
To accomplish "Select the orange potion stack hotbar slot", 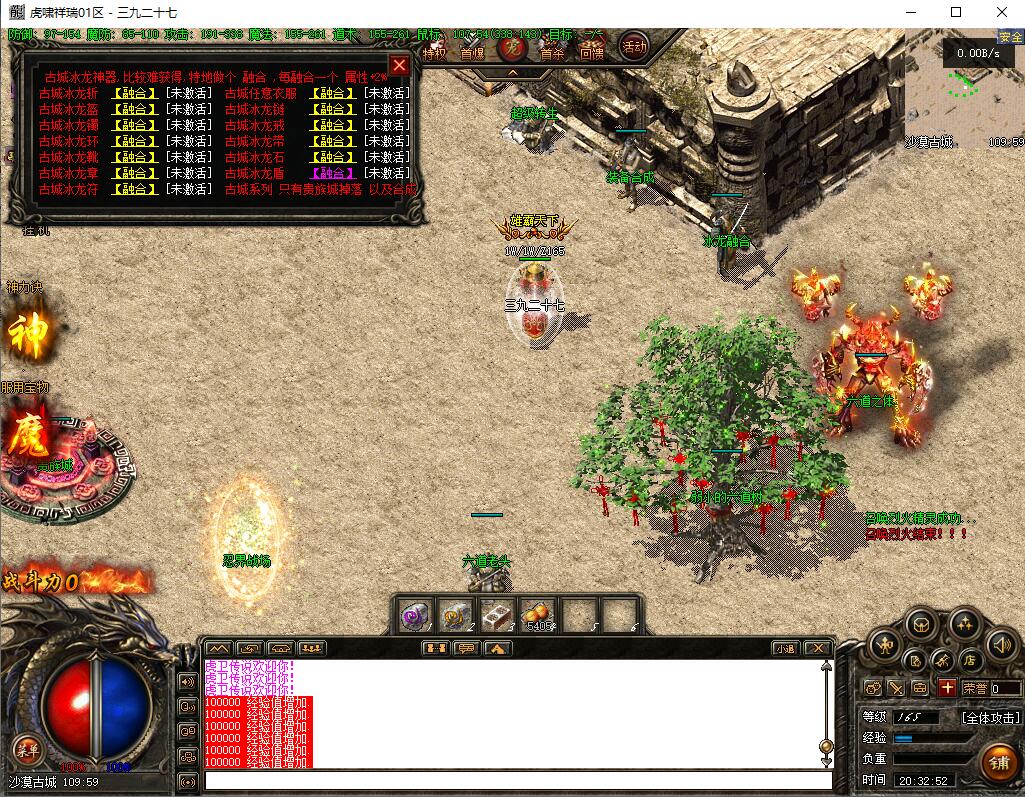I will pyautogui.click(x=539, y=616).
